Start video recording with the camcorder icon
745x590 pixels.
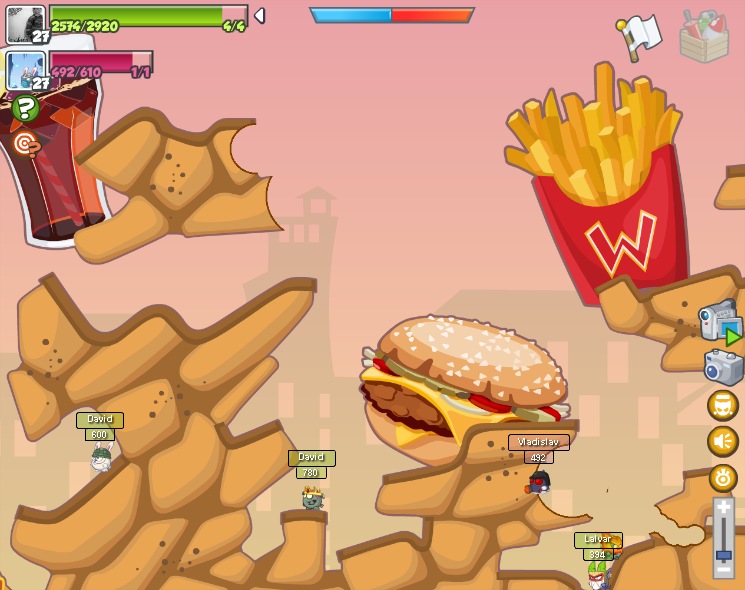click(x=719, y=322)
